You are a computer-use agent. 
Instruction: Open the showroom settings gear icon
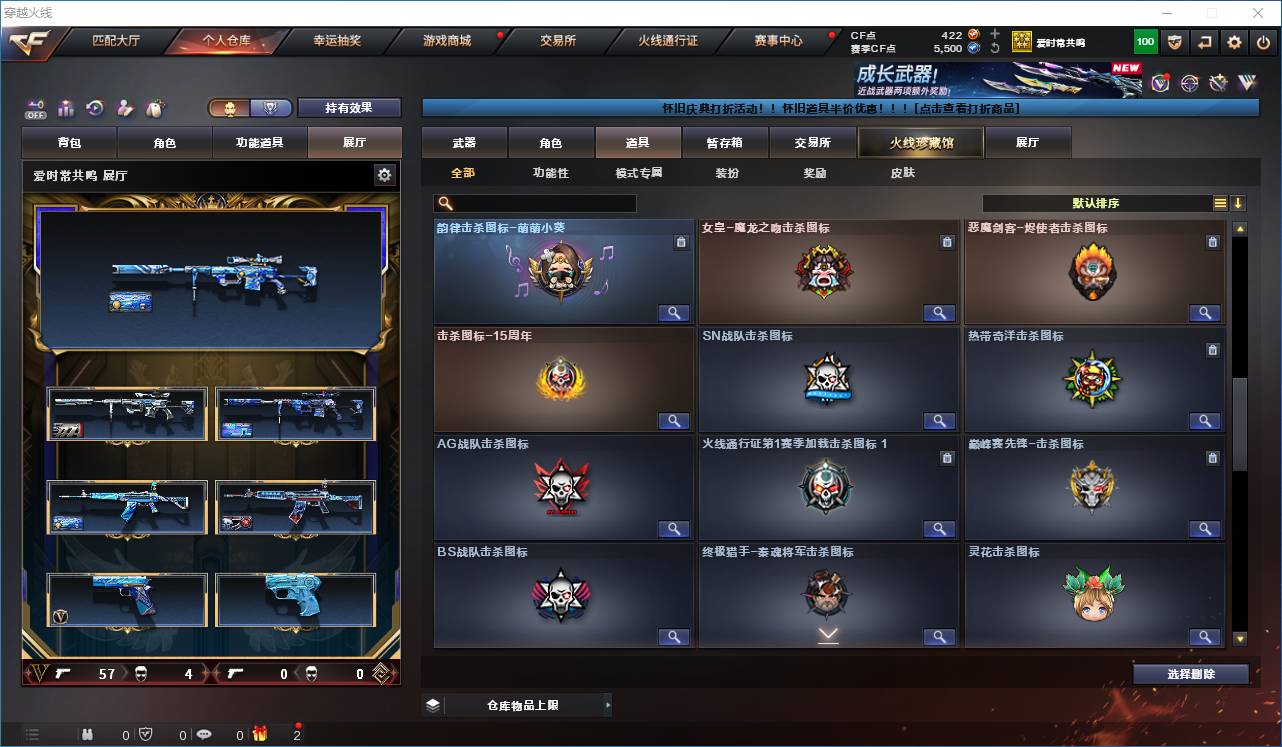point(384,173)
